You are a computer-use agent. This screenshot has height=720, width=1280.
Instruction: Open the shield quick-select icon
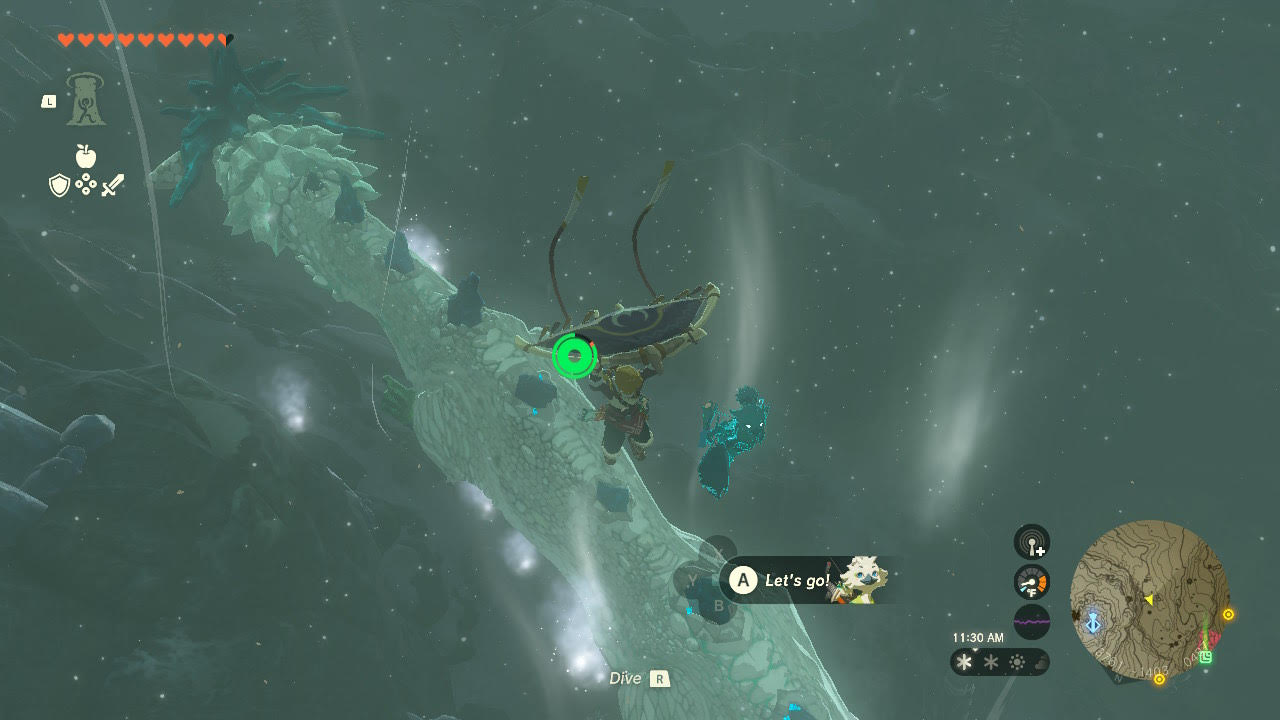[x=59, y=185]
